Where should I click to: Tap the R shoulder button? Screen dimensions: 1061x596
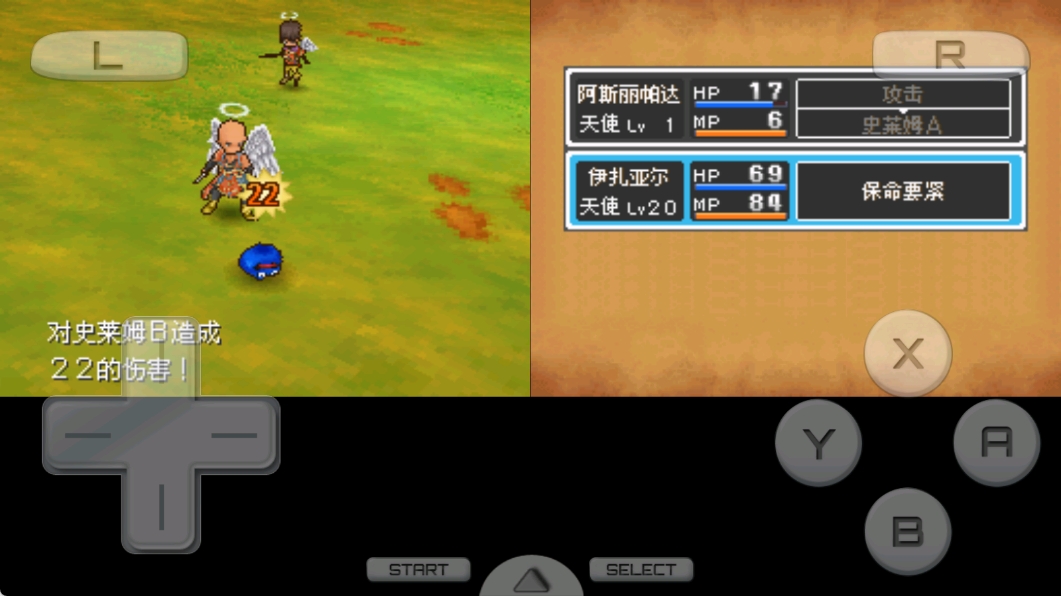950,56
